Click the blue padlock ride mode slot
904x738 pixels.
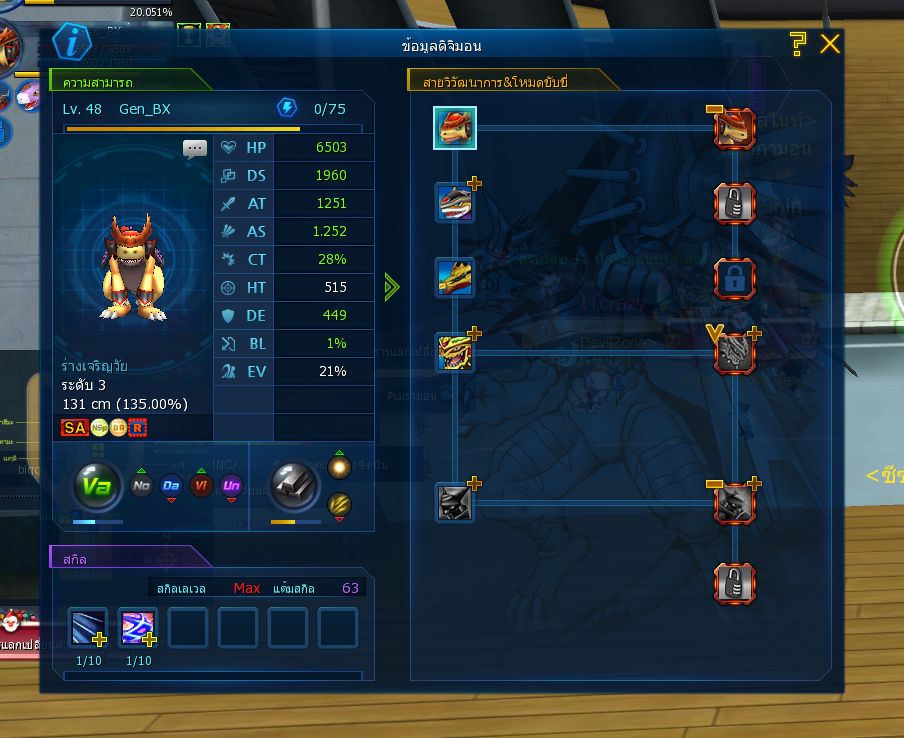point(734,279)
